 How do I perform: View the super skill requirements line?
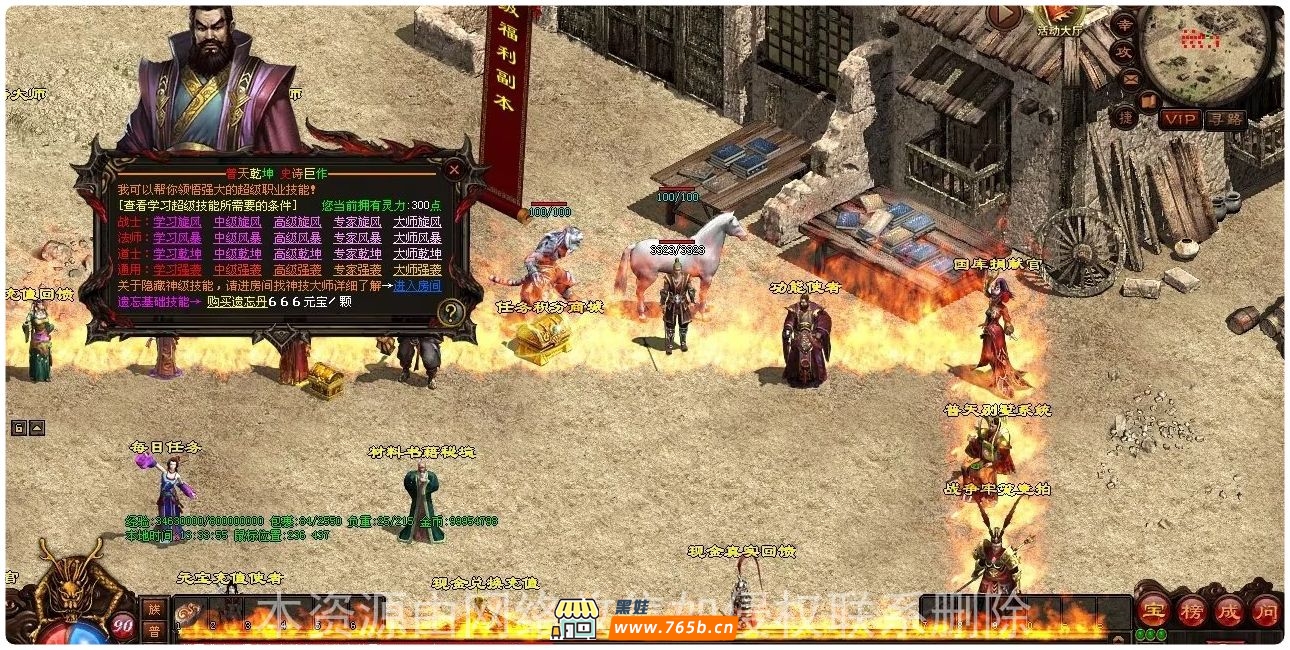[208, 205]
